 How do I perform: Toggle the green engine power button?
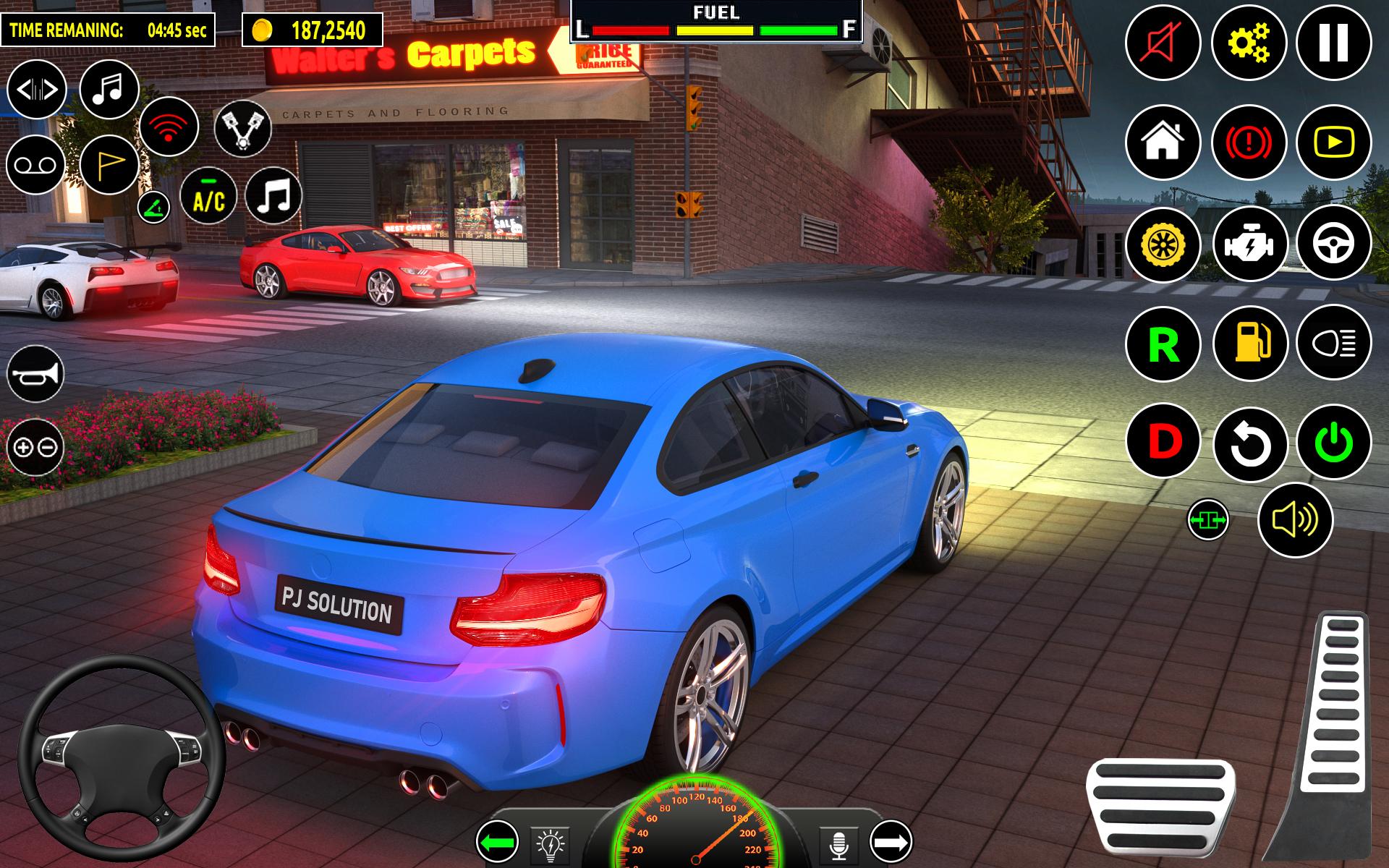[x=1333, y=442]
